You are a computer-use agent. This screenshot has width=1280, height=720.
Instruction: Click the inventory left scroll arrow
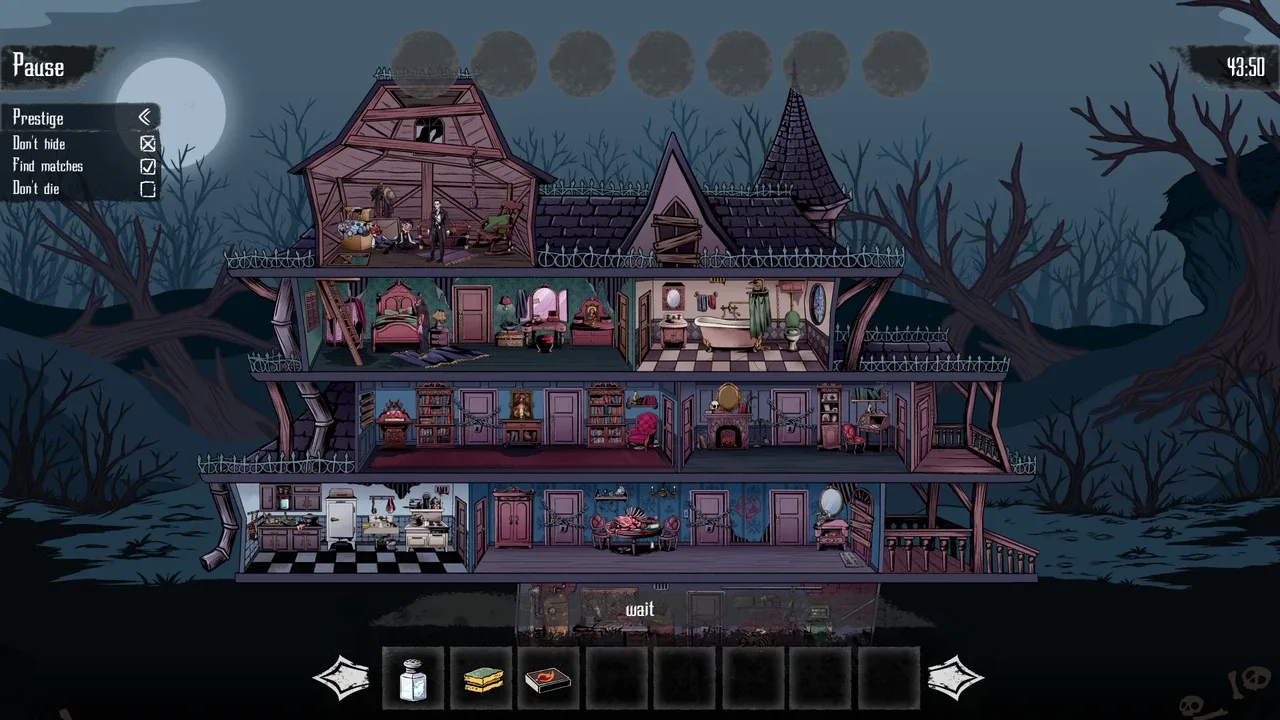point(341,678)
